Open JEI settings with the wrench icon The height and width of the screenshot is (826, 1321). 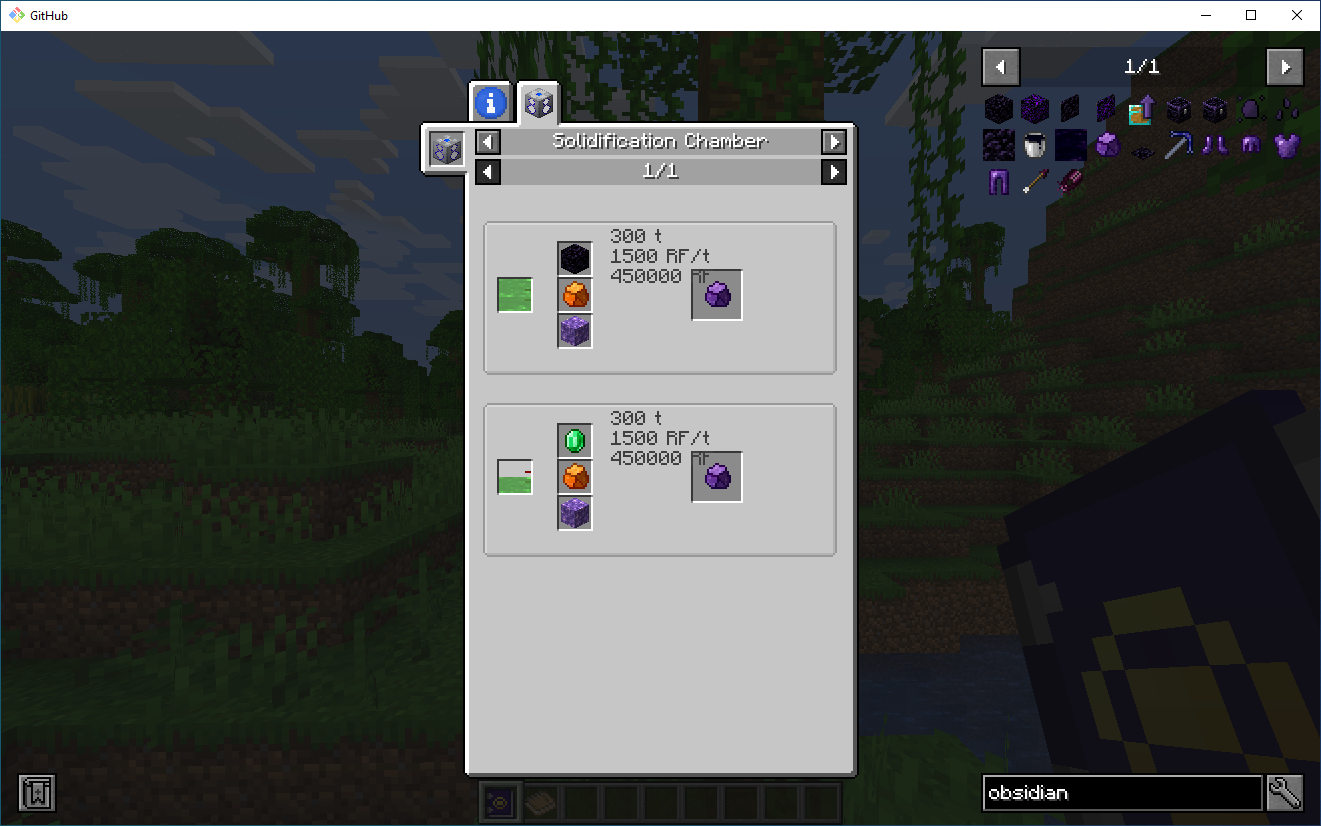point(1286,792)
